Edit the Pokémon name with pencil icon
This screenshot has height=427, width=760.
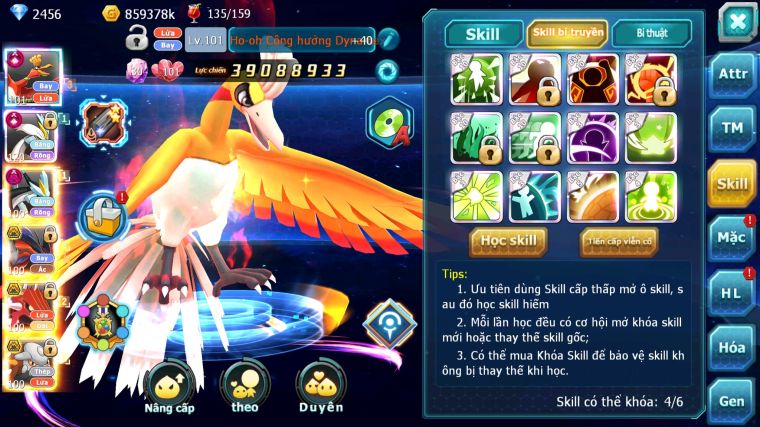(x=388, y=40)
